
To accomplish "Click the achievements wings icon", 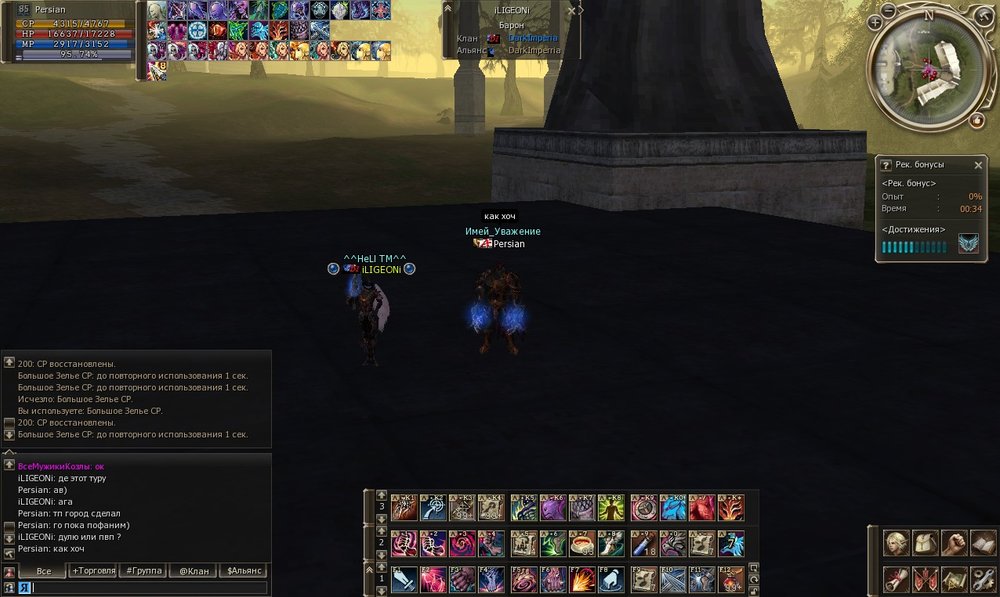I will click(968, 244).
